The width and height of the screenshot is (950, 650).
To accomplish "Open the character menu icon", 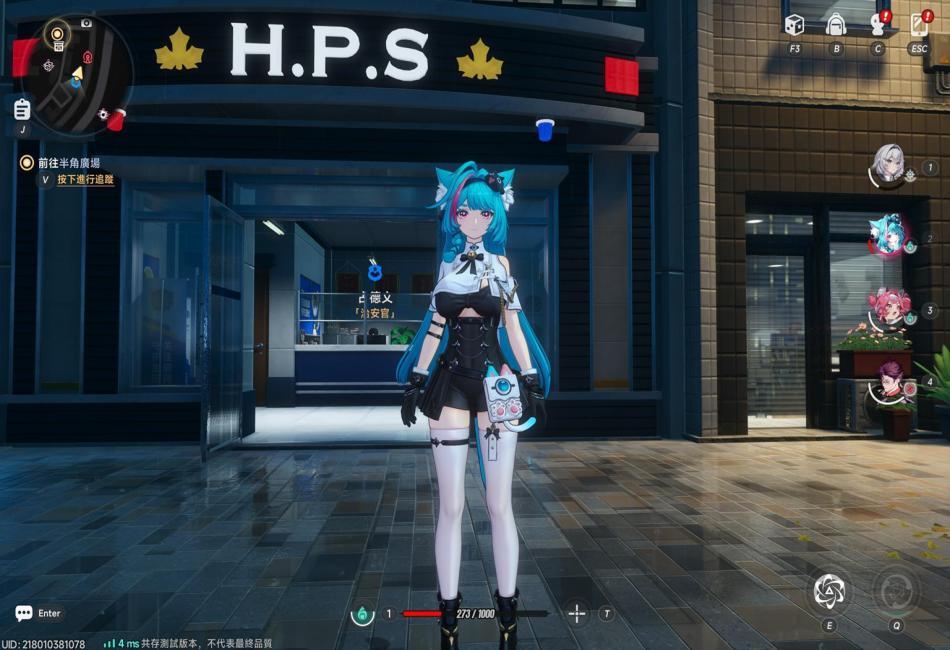I will [878, 25].
